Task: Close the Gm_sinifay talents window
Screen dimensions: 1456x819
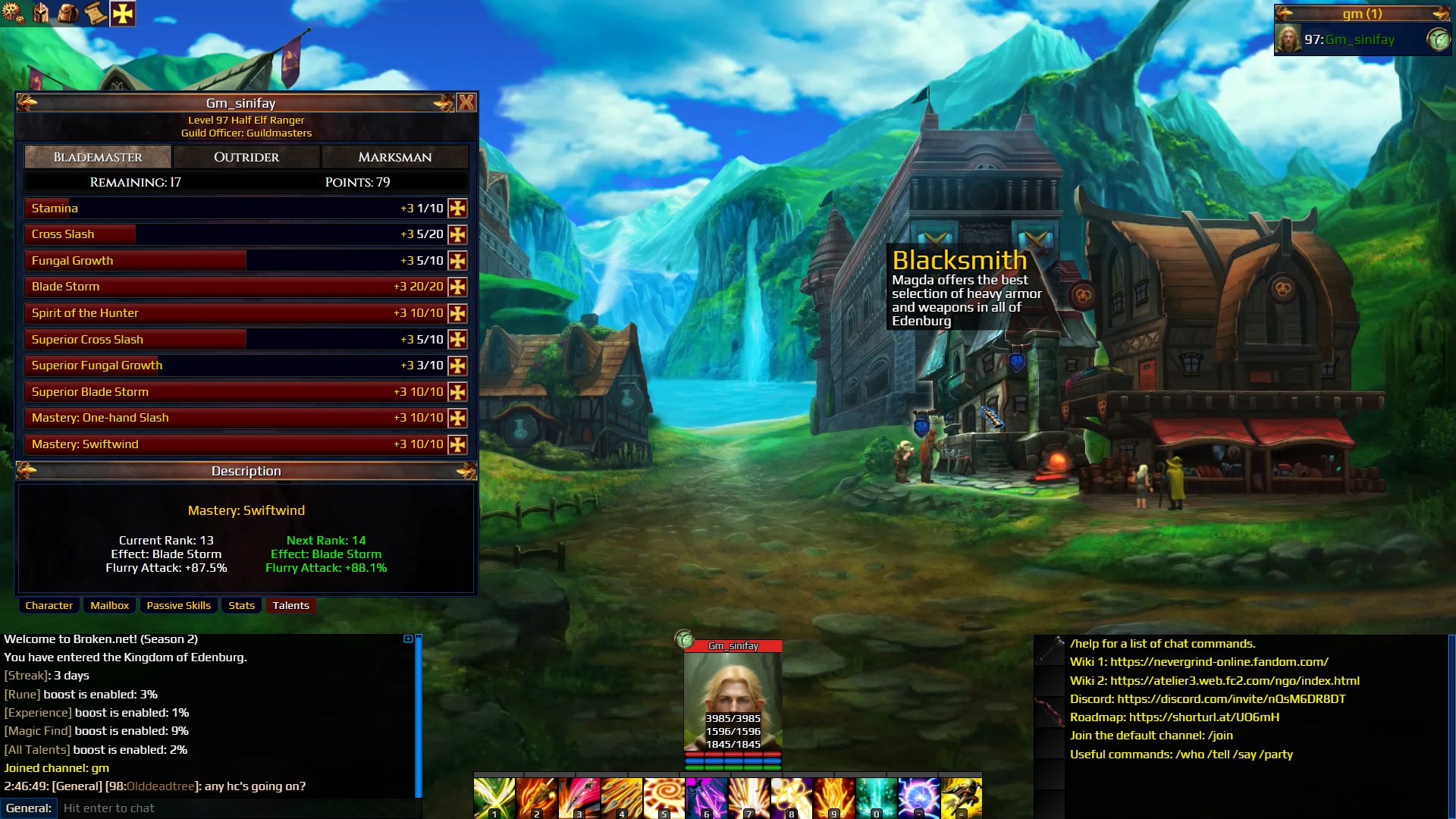Action: pyautogui.click(x=466, y=102)
